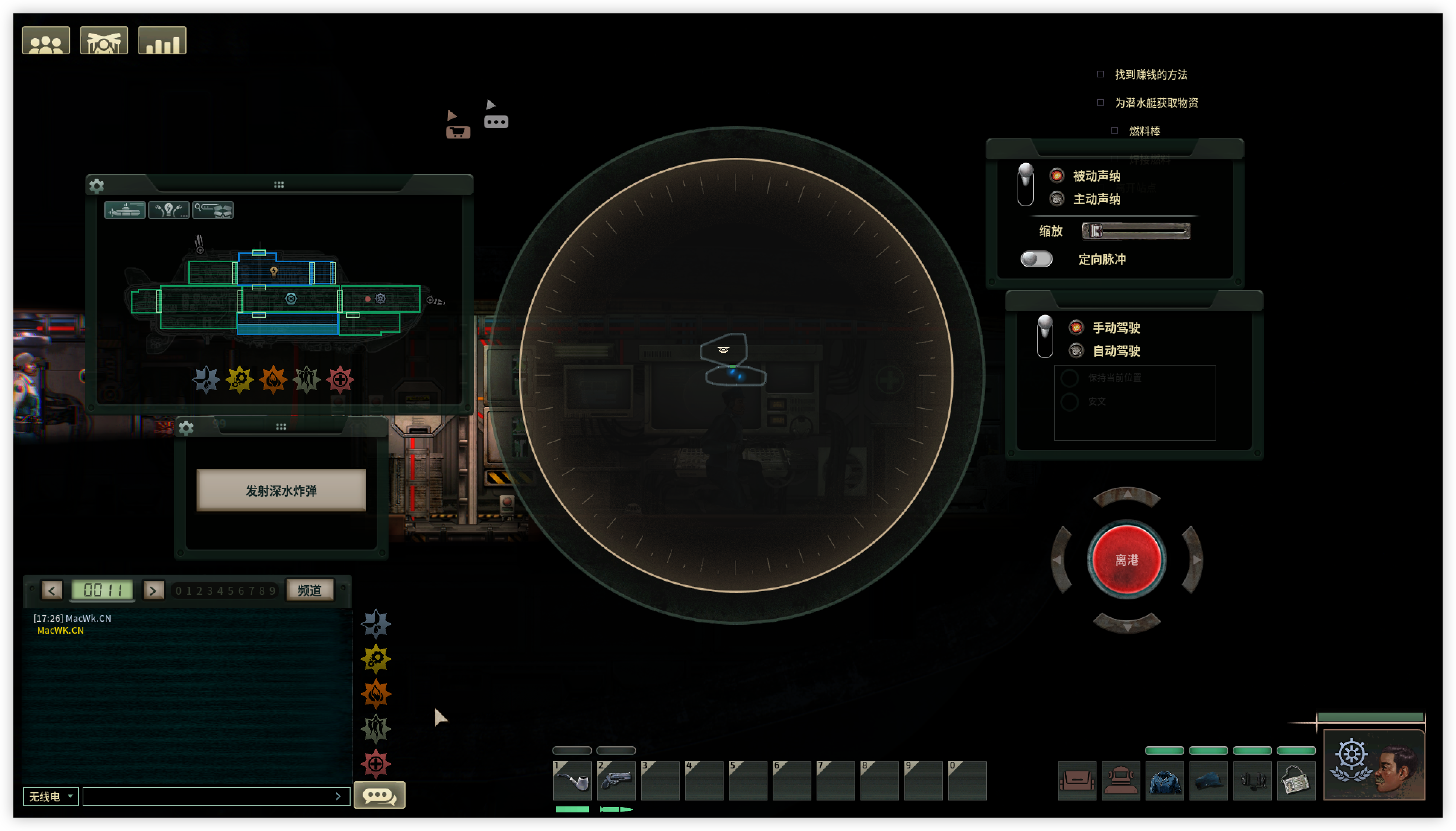Switch steering to 自动驾驶 mode
1456x831 pixels.
click(1077, 350)
